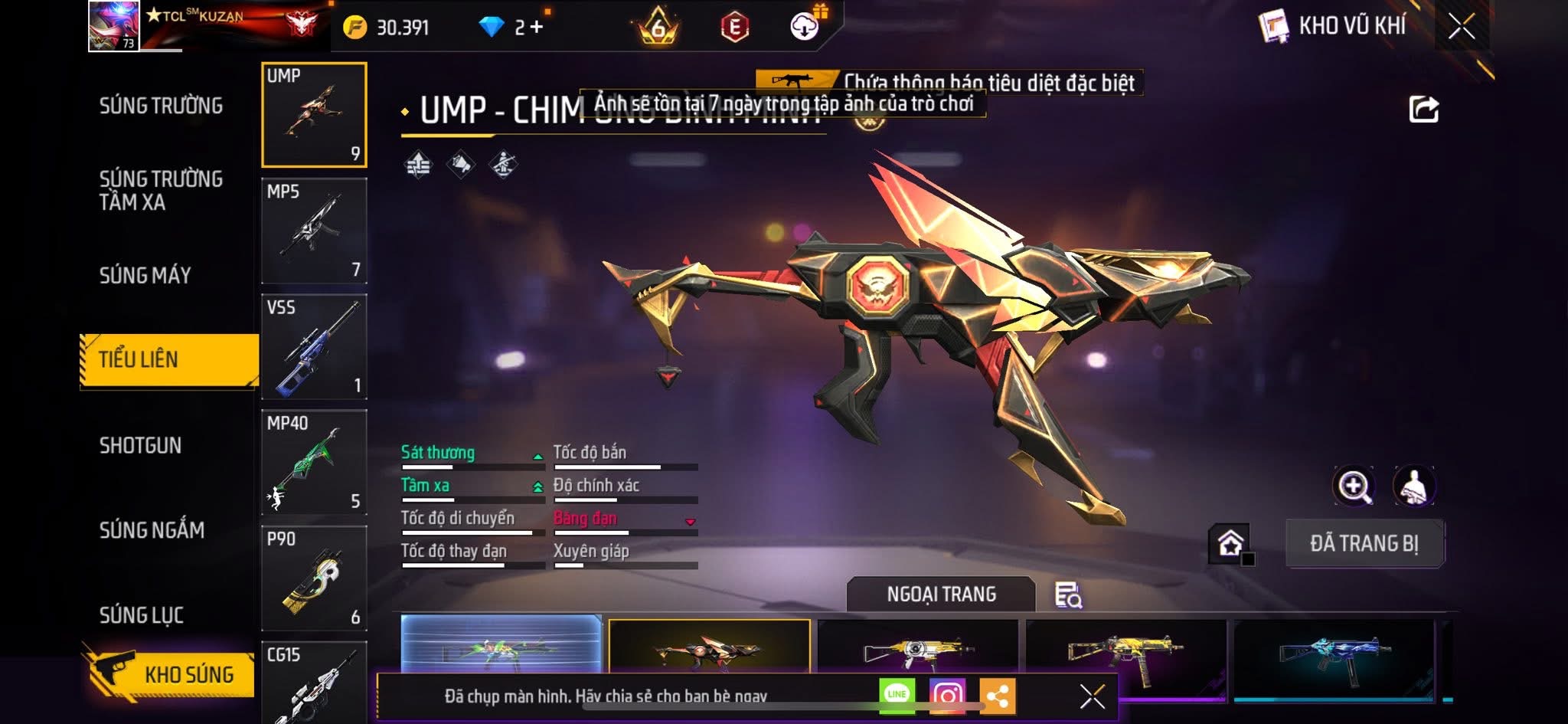
Task: Pick the VSS weapon tile
Action: 314,346
